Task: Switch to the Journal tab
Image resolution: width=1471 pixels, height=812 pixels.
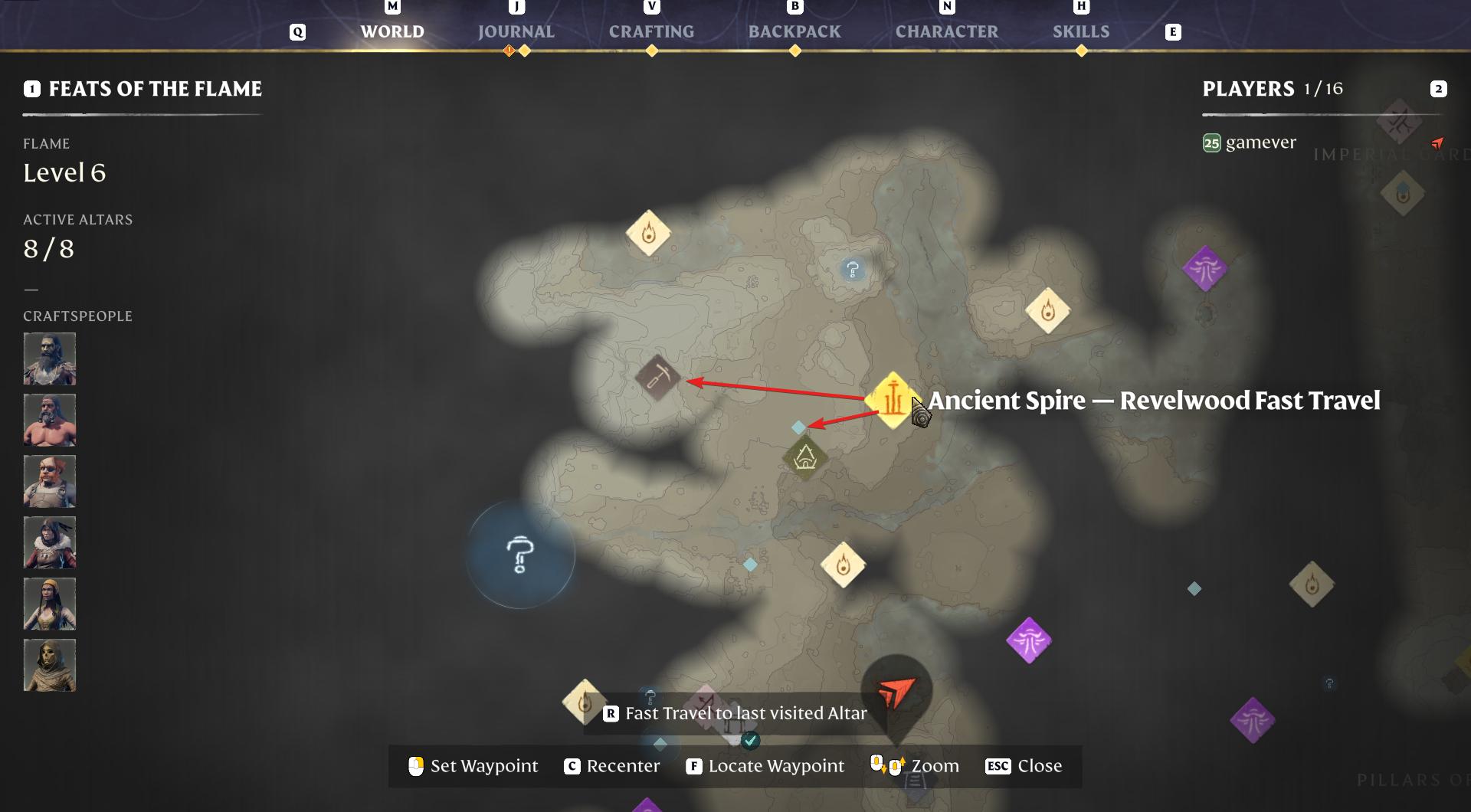Action: pos(516,31)
